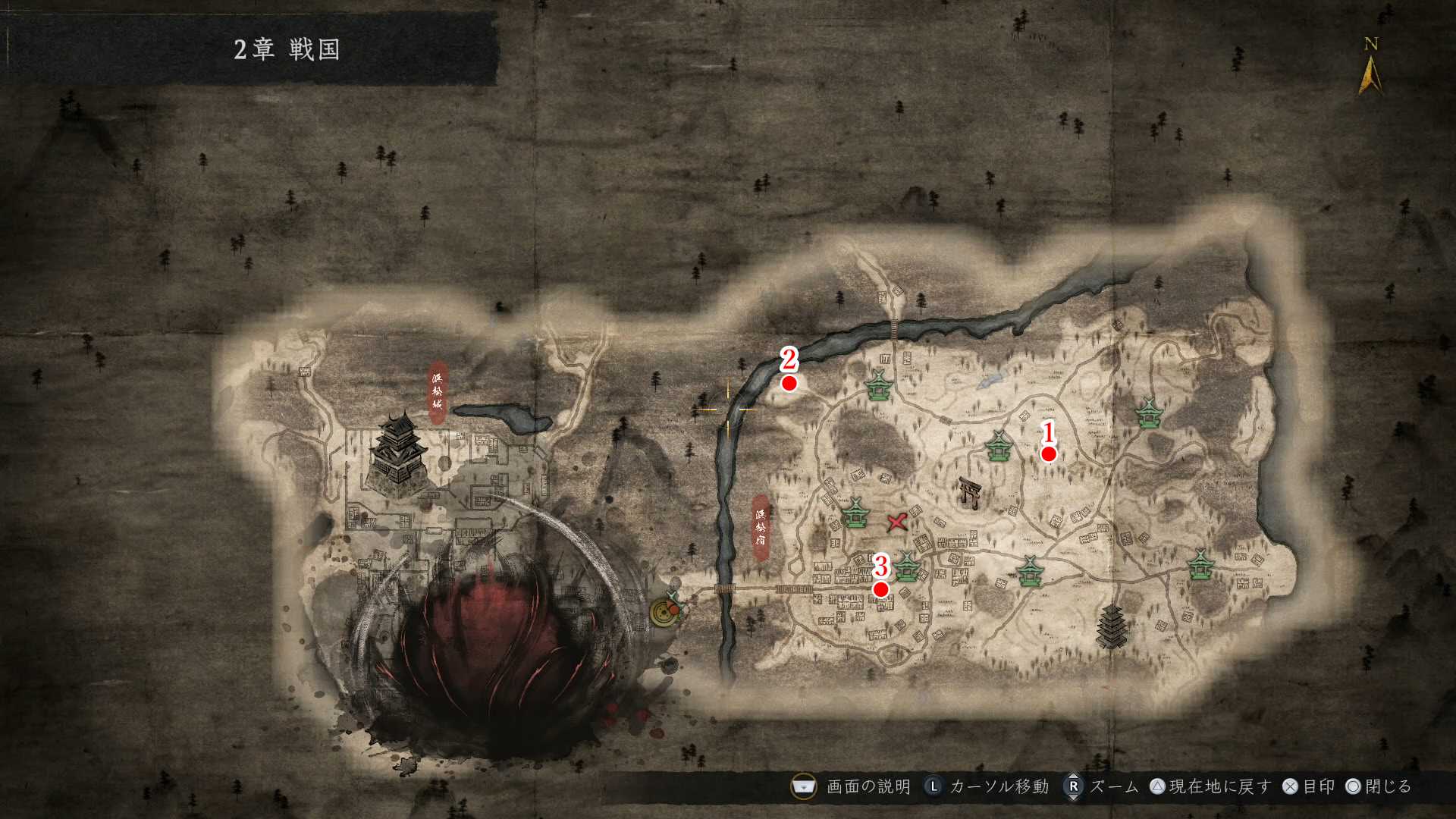
Task: Click the red X marker on the map
Action: pyautogui.click(x=897, y=522)
